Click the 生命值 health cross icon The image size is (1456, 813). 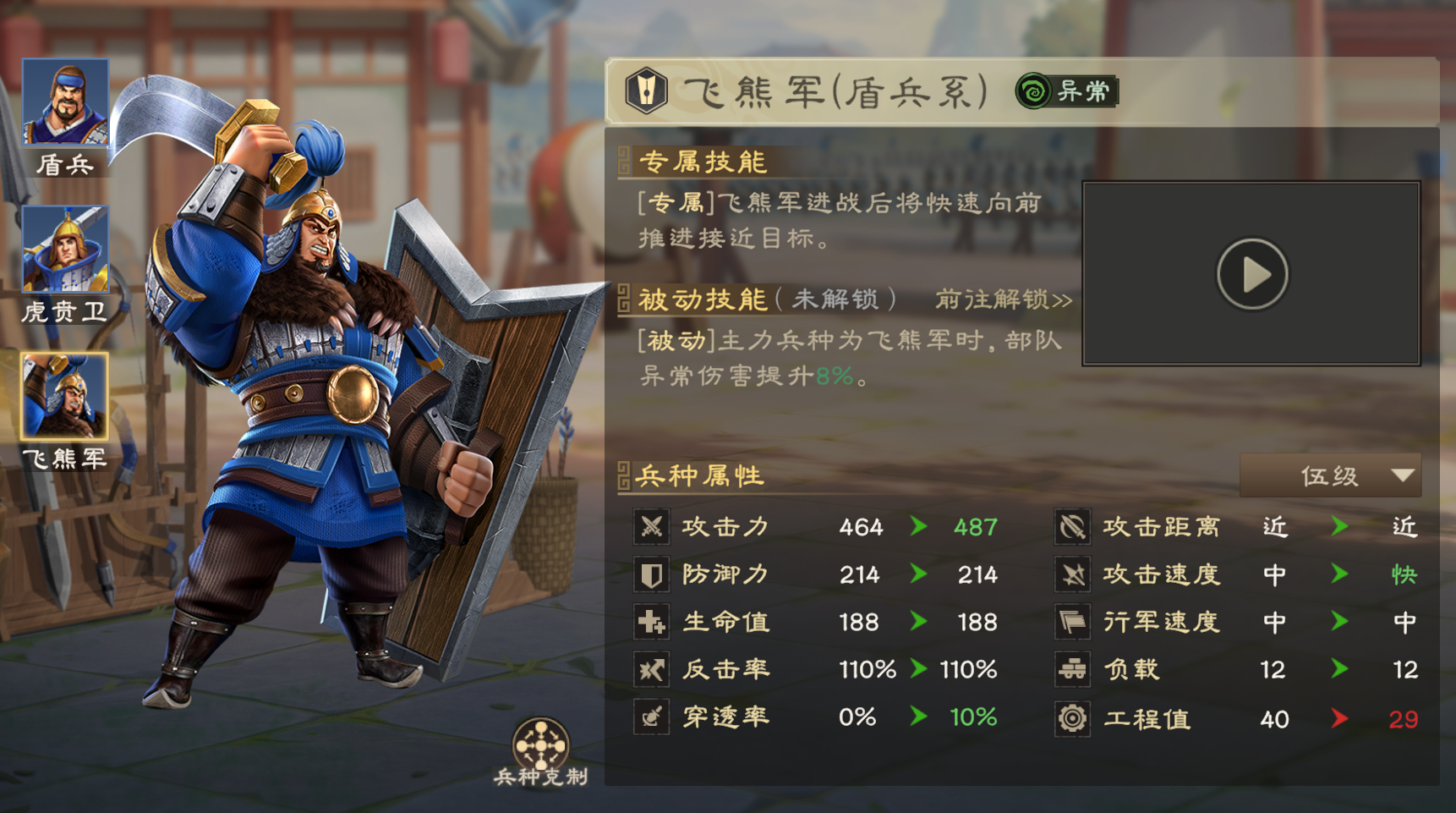[x=650, y=621]
